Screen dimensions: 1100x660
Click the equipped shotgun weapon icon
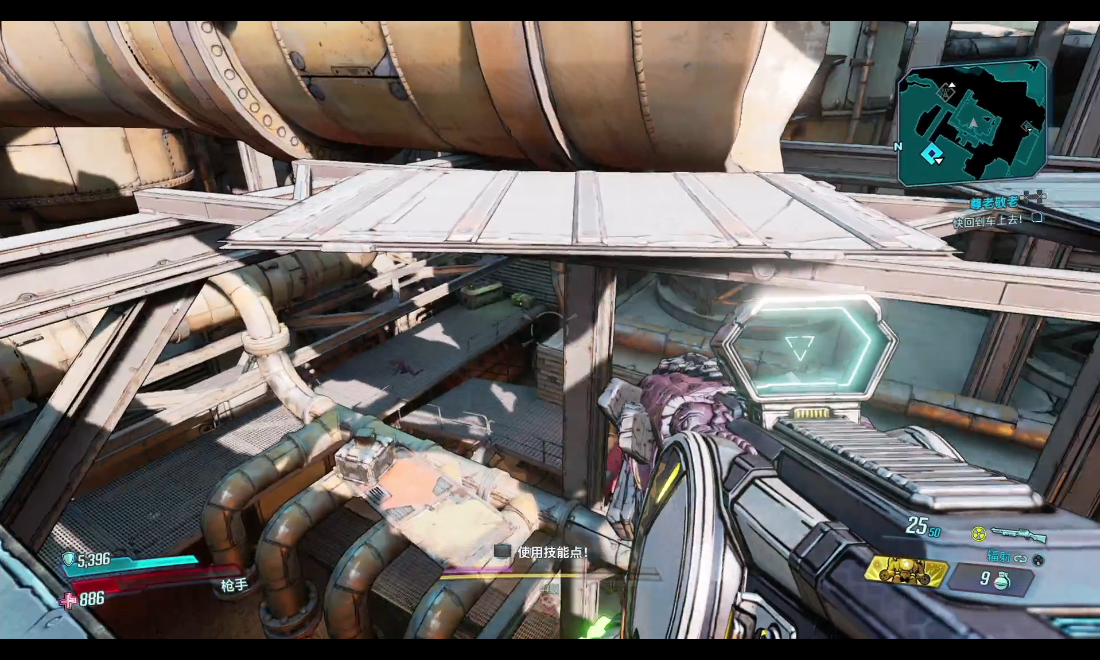click(1020, 536)
